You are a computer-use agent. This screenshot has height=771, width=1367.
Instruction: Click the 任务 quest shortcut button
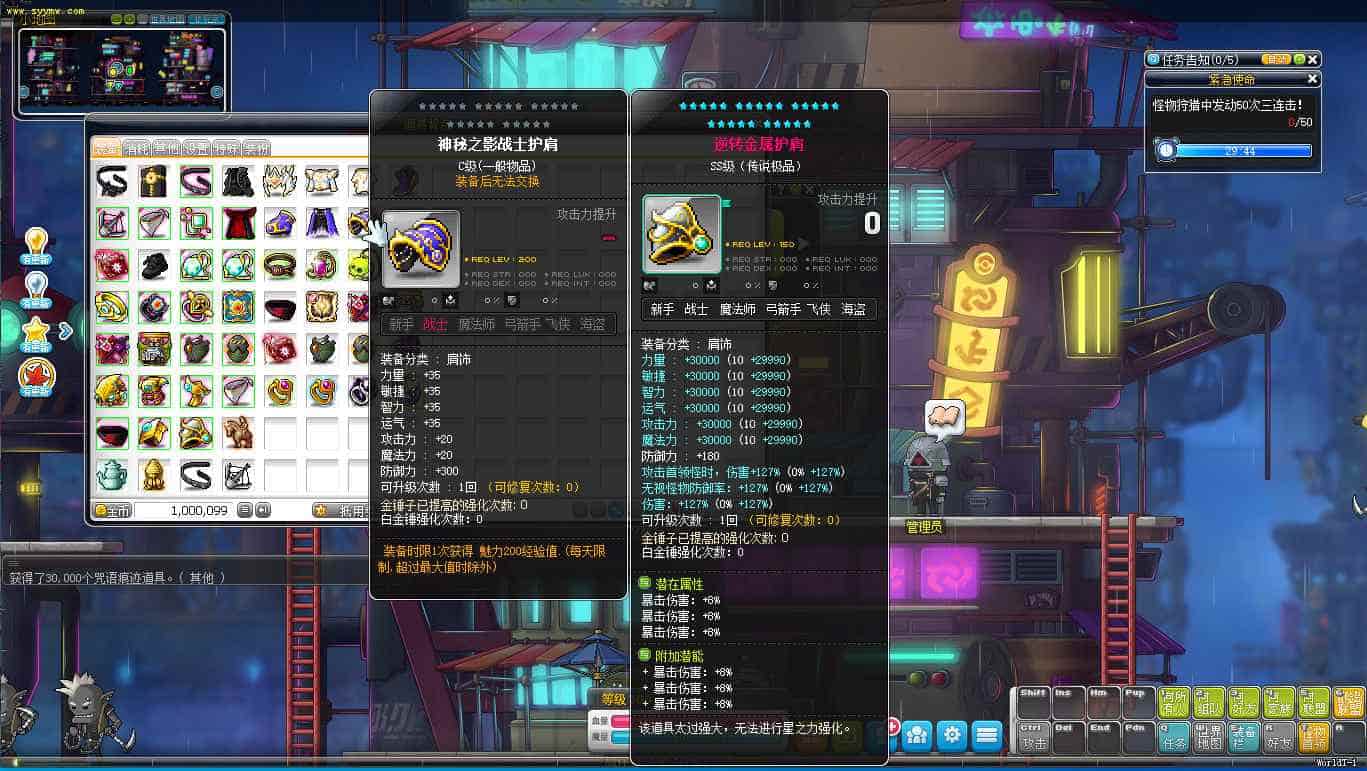pos(1174,739)
